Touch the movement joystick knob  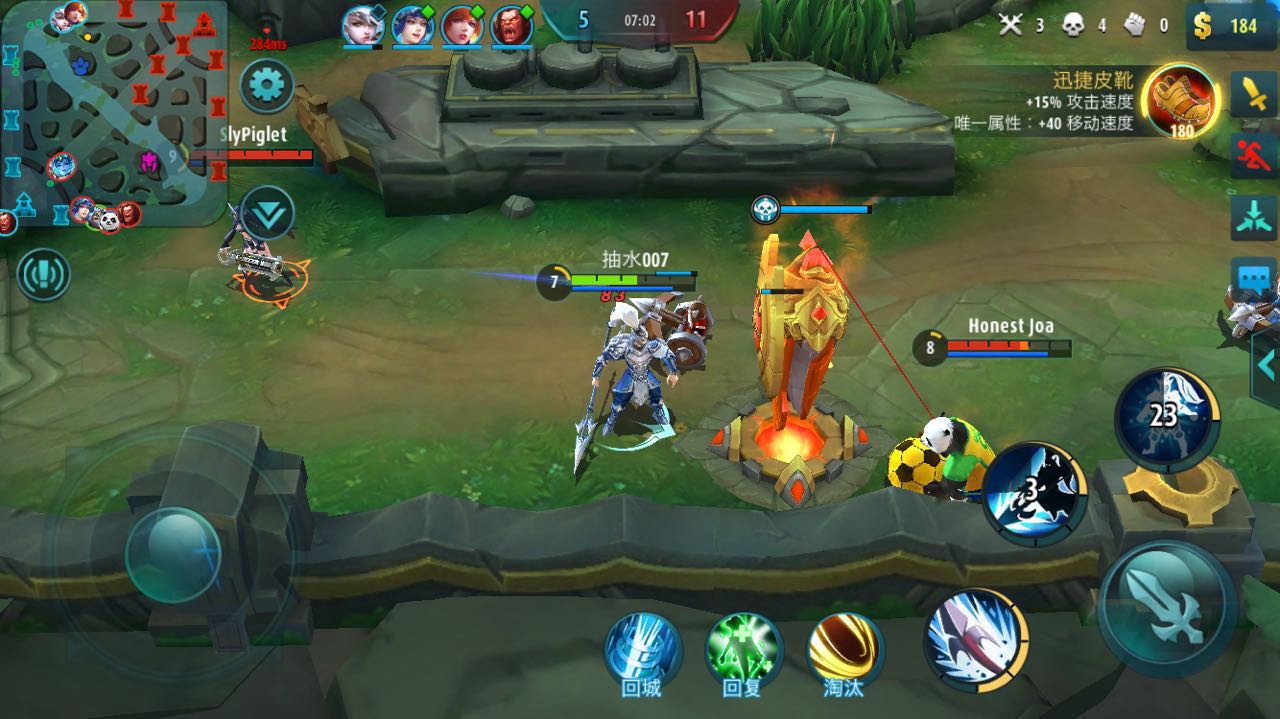(x=173, y=554)
